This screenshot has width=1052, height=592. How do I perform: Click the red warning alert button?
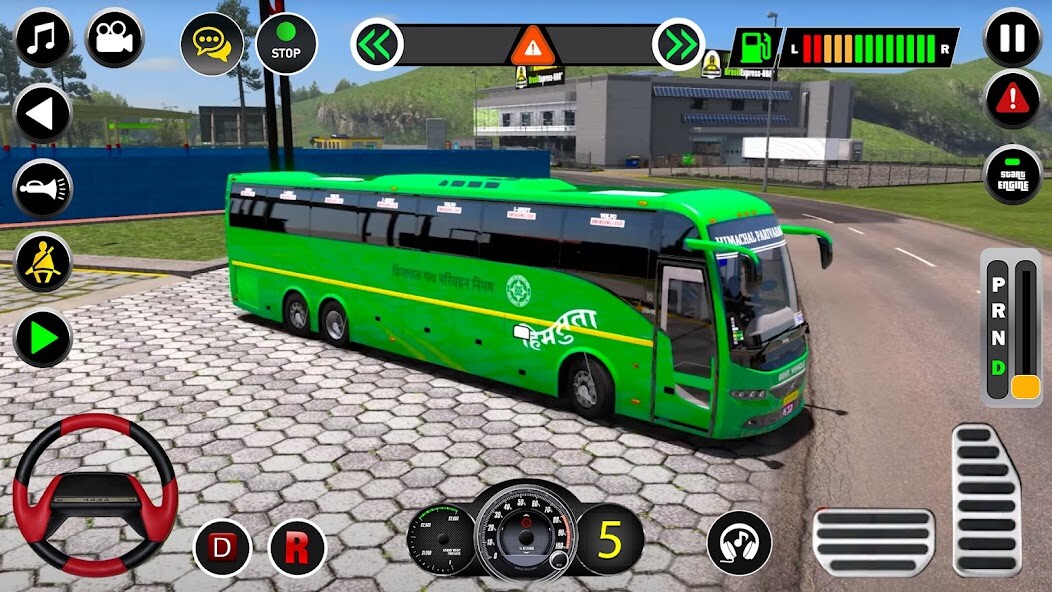(1013, 99)
